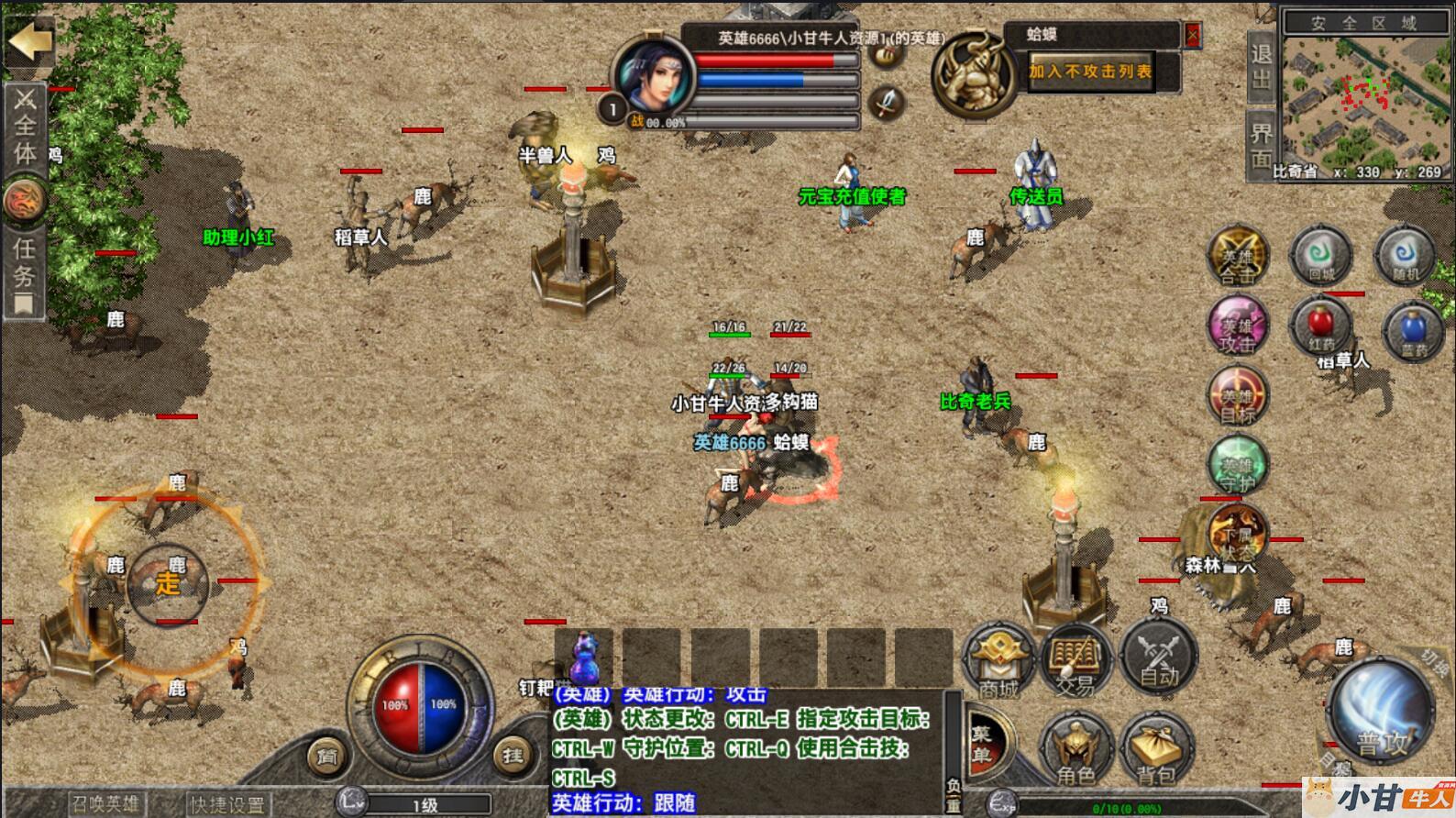Use the 随机 random teleport scroll
The image size is (1456, 818).
pos(1404,257)
